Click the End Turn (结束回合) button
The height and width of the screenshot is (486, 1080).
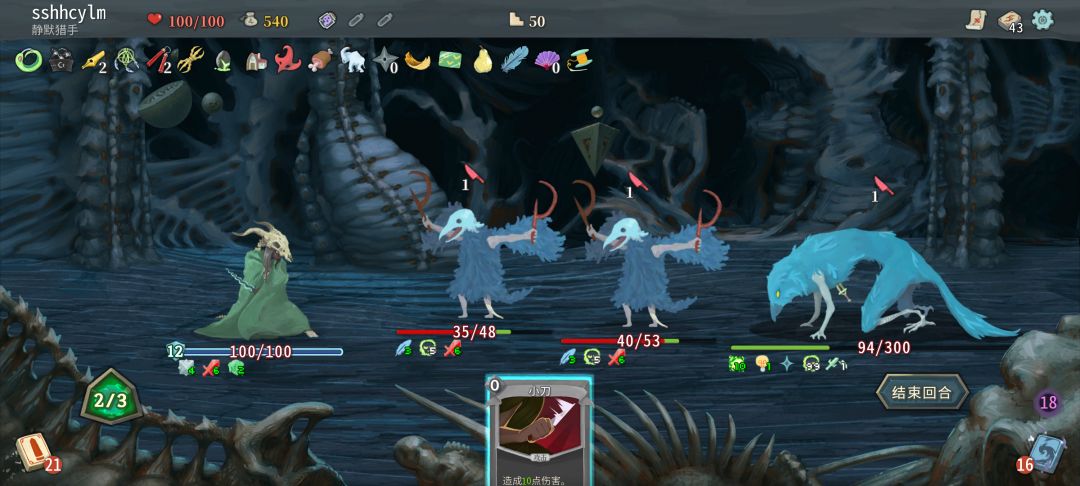click(x=921, y=391)
